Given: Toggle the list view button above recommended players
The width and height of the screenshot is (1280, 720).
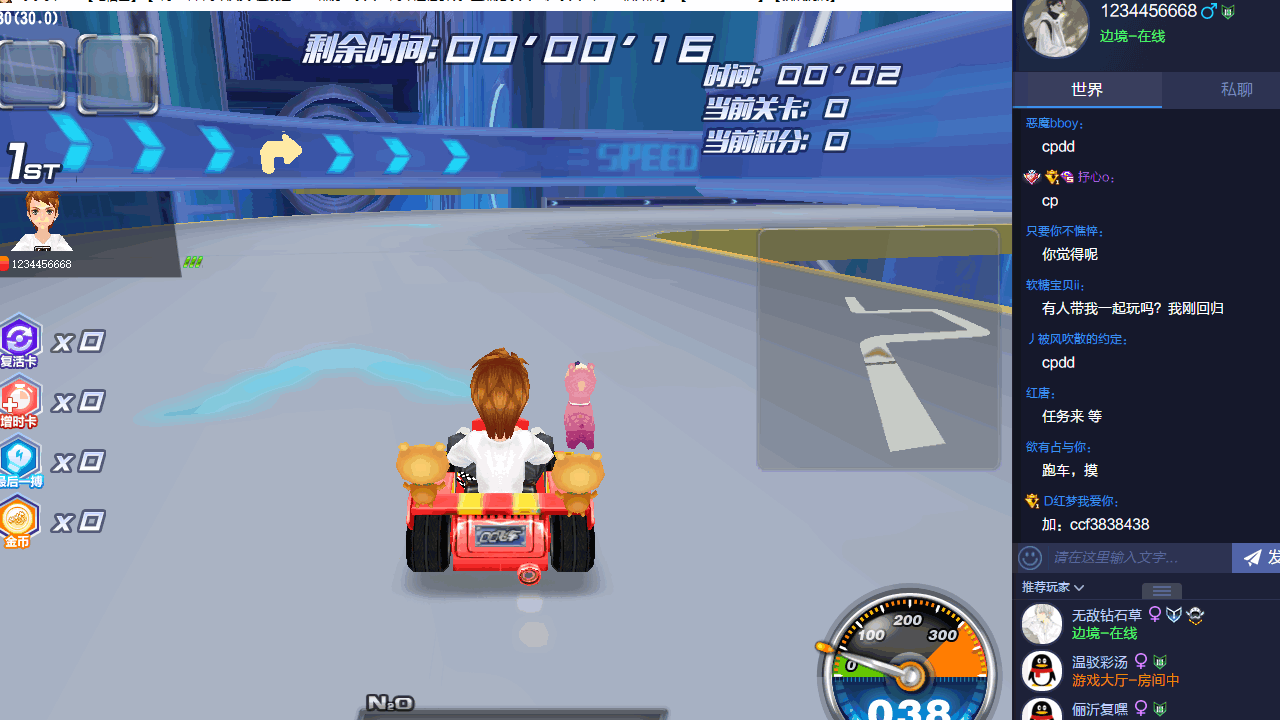Looking at the screenshot, I should coord(1161,591).
